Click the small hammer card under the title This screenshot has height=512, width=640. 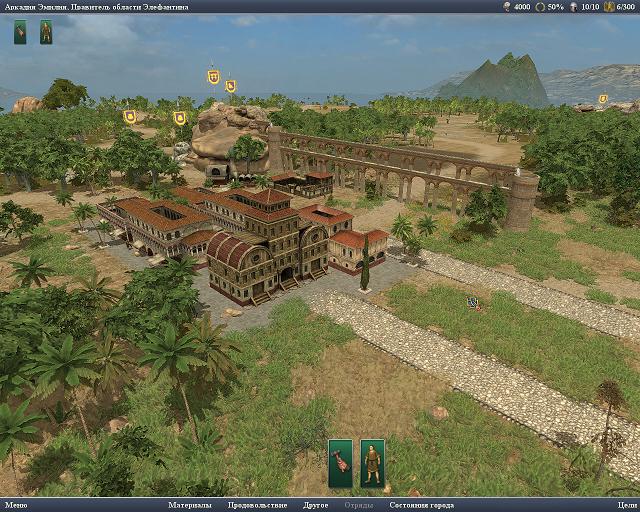[x=20, y=32]
